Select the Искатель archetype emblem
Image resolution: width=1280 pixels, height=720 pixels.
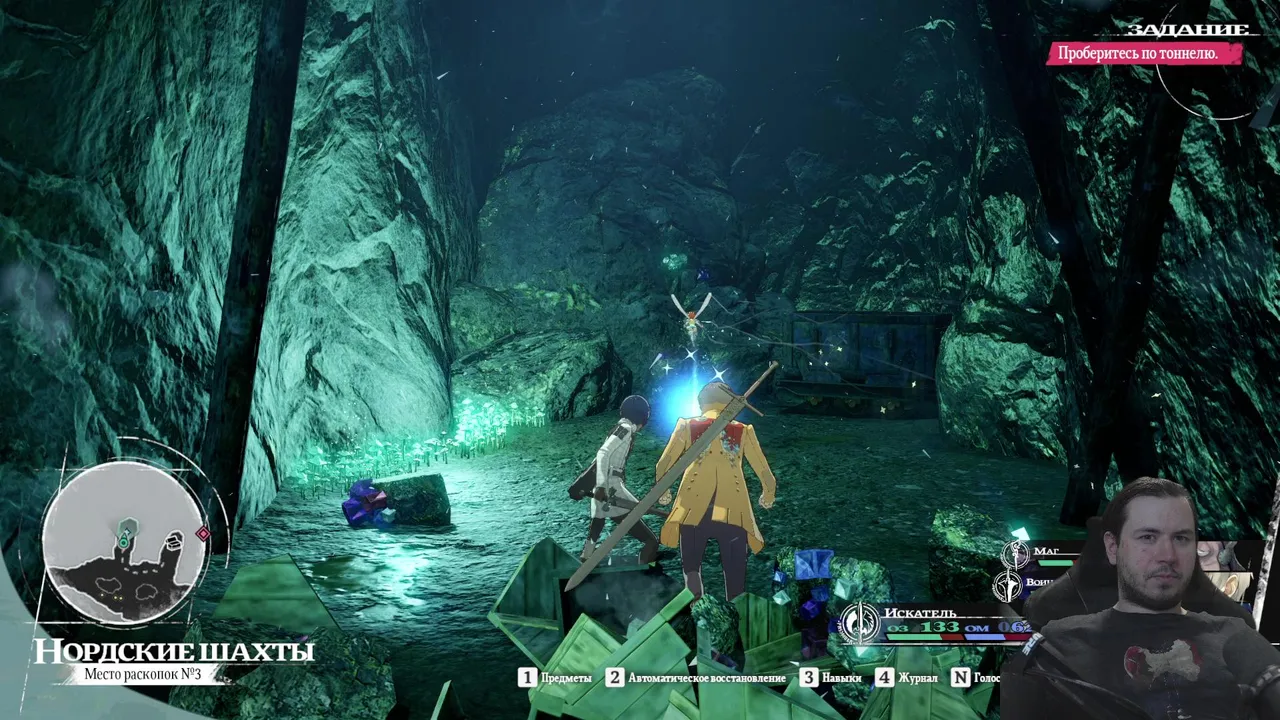coord(858,622)
